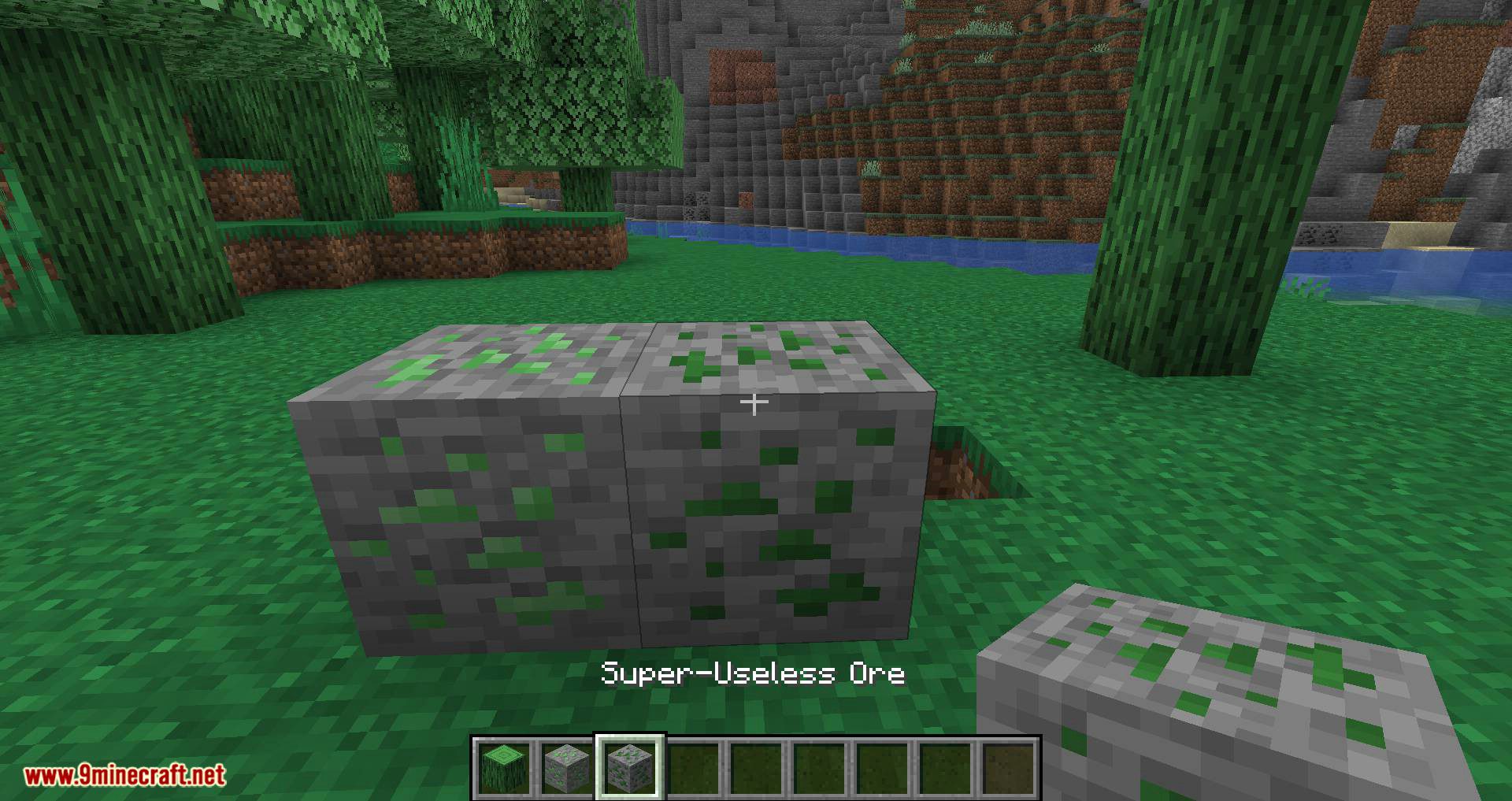Select the green log block hotbar slot

click(x=503, y=767)
